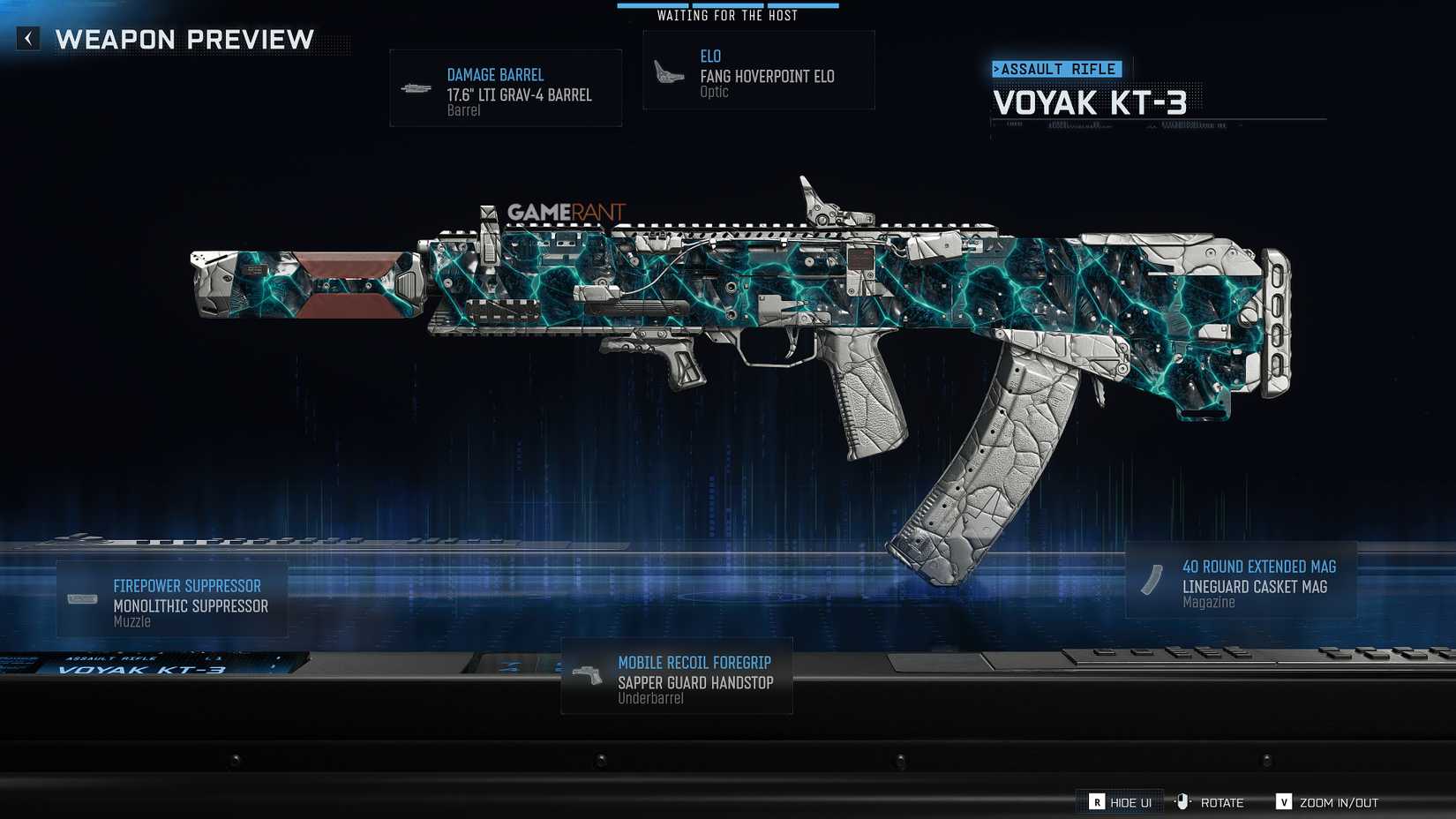
Task: Open the Fang Hoverpoint ELO attachment details
Action: (x=759, y=70)
